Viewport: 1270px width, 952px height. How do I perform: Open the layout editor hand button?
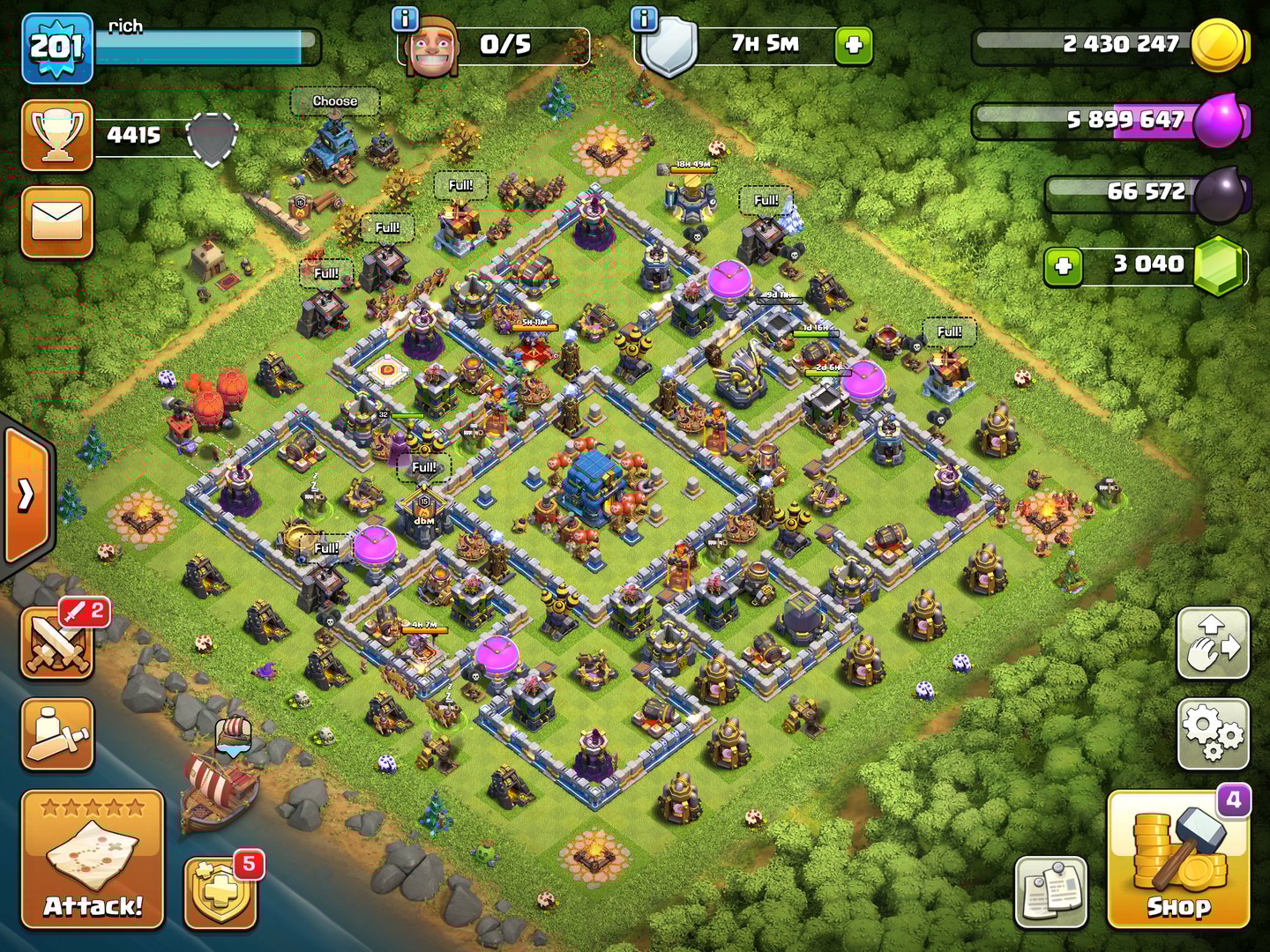click(x=1214, y=643)
